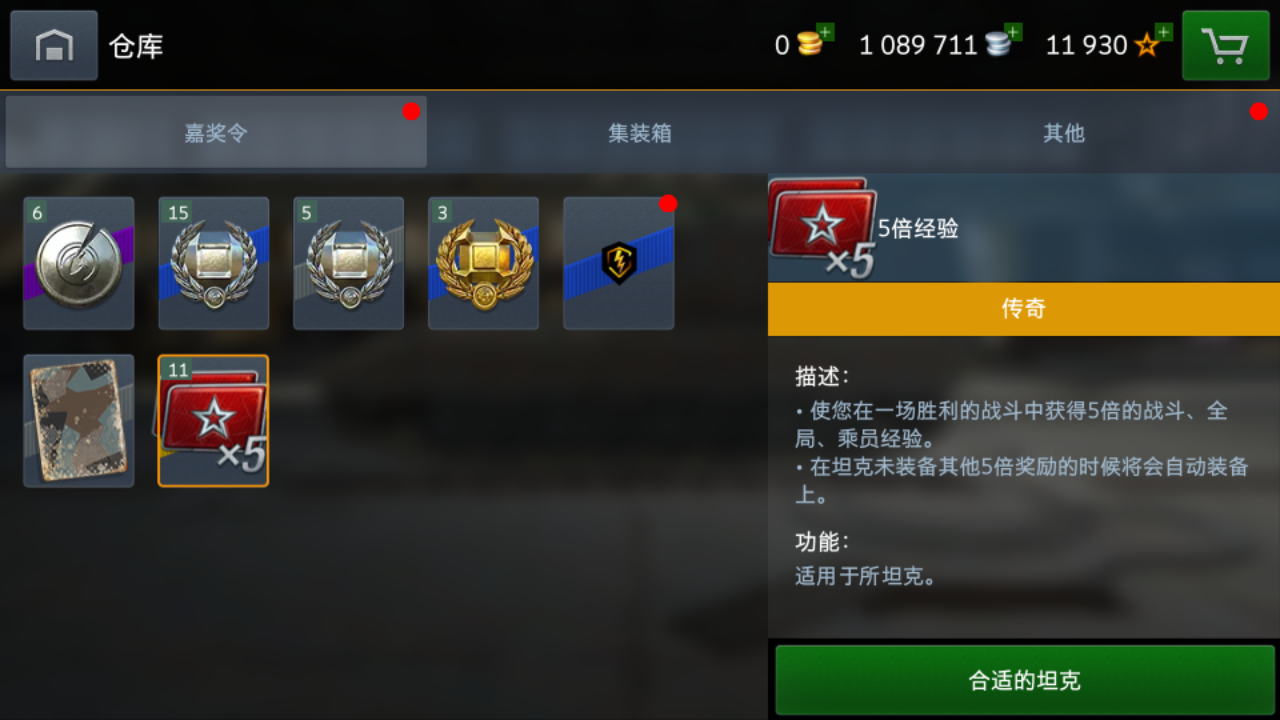Select the ×5 experience certificate stack
Screen dimensions: 1280x720
click(x=213, y=420)
